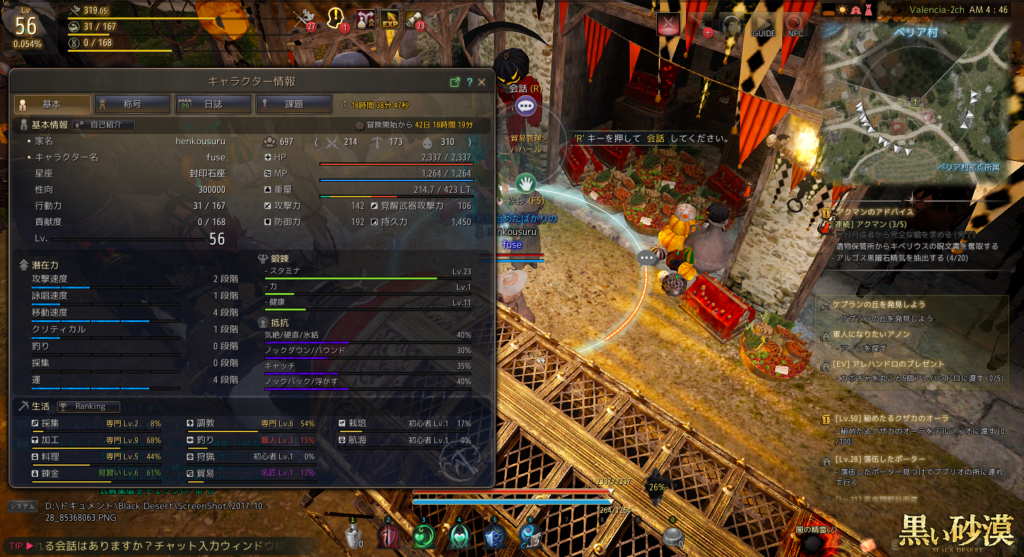
Task: Open the life skills Ranking button
Action: click(x=87, y=407)
